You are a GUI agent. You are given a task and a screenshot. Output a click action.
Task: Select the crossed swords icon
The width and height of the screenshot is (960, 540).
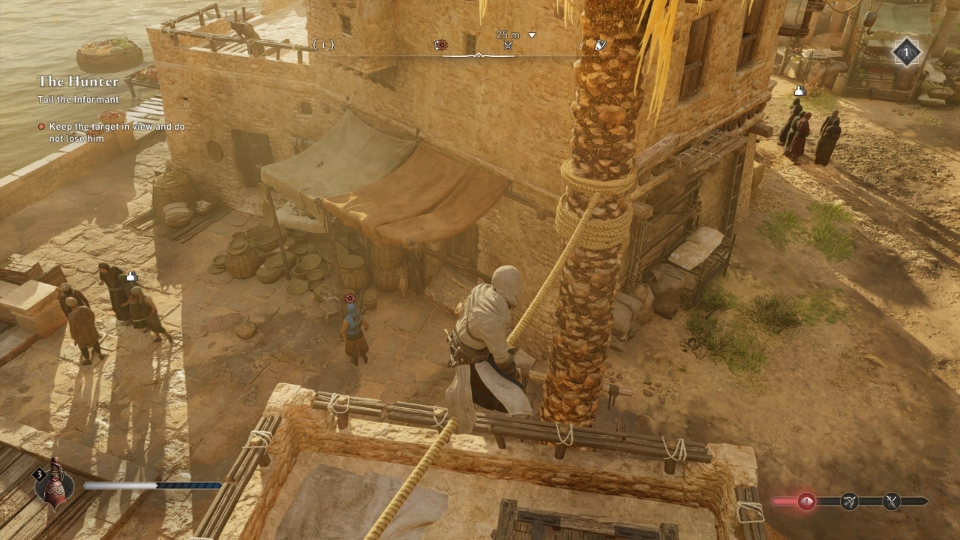click(891, 502)
